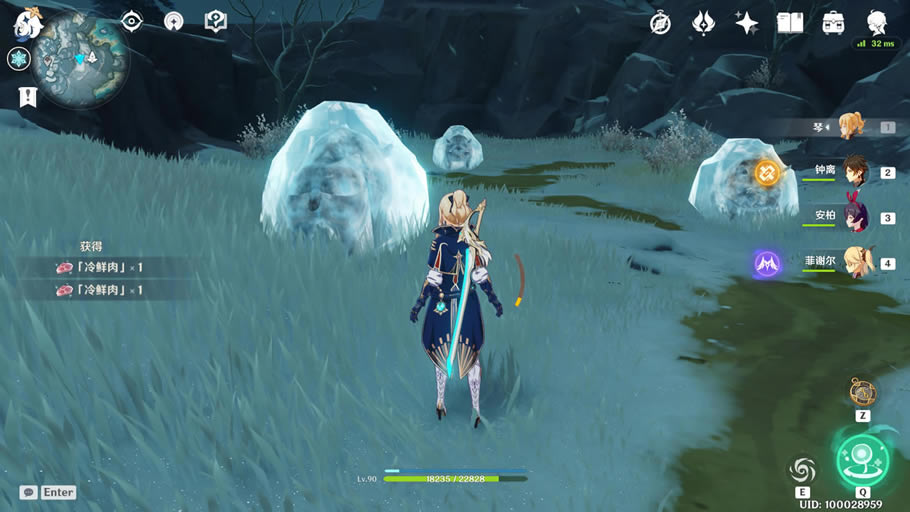
Task: Open the battle pass flame-wings icon
Action: (703, 23)
